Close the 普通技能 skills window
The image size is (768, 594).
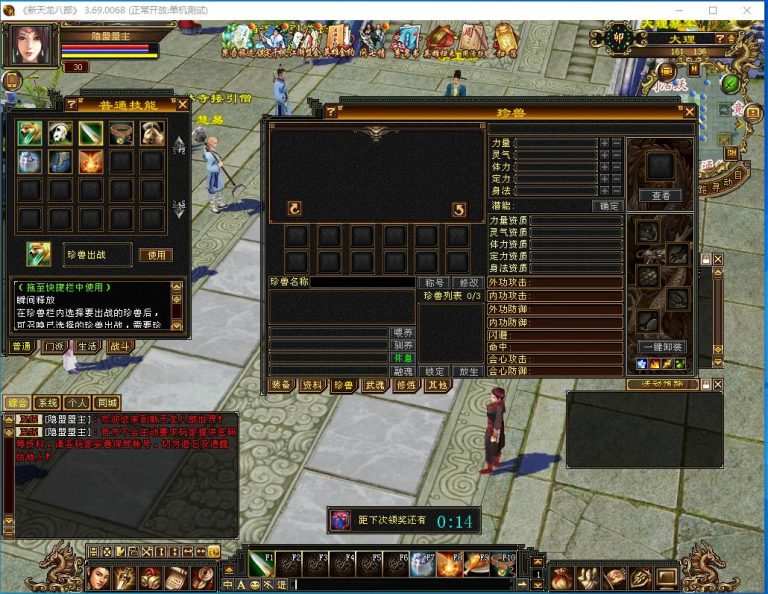[x=182, y=104]
